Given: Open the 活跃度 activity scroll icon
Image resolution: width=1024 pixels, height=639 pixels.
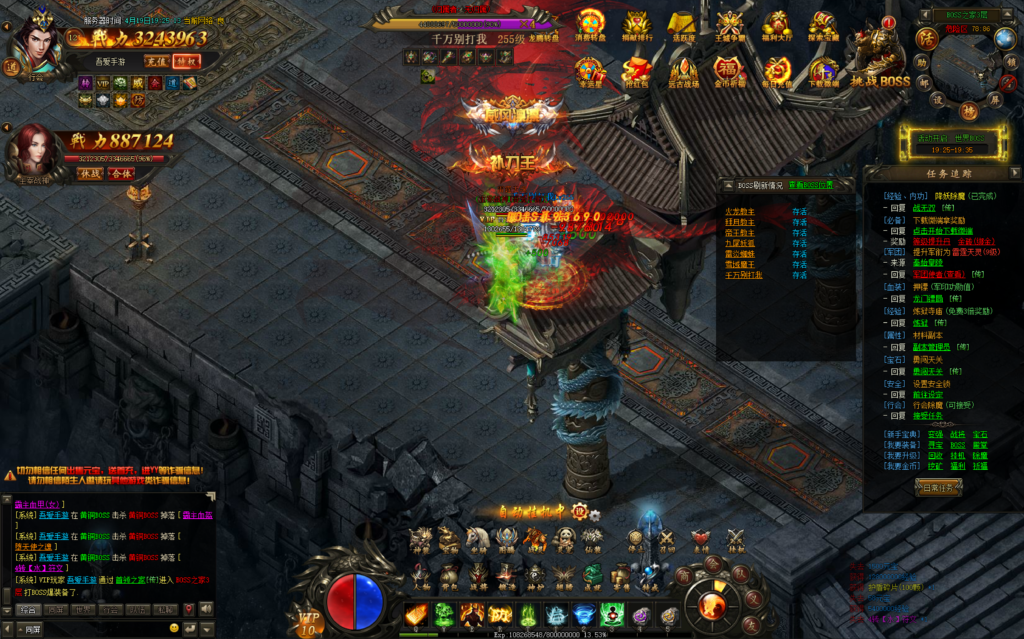Looking at the screenshot, I should pos(683,27).
